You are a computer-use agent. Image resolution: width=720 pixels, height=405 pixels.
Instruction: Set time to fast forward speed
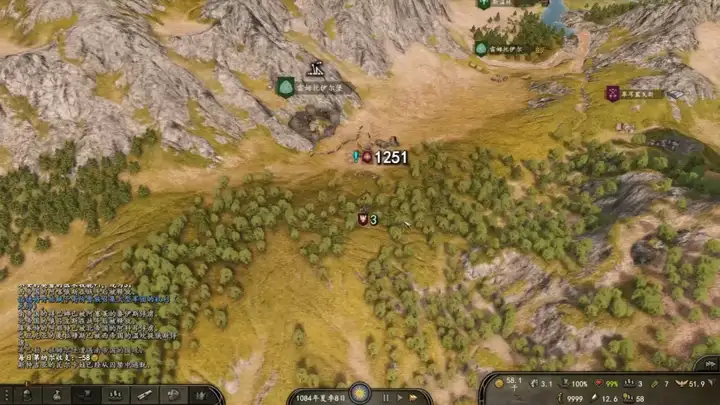[x=413, y=397]
